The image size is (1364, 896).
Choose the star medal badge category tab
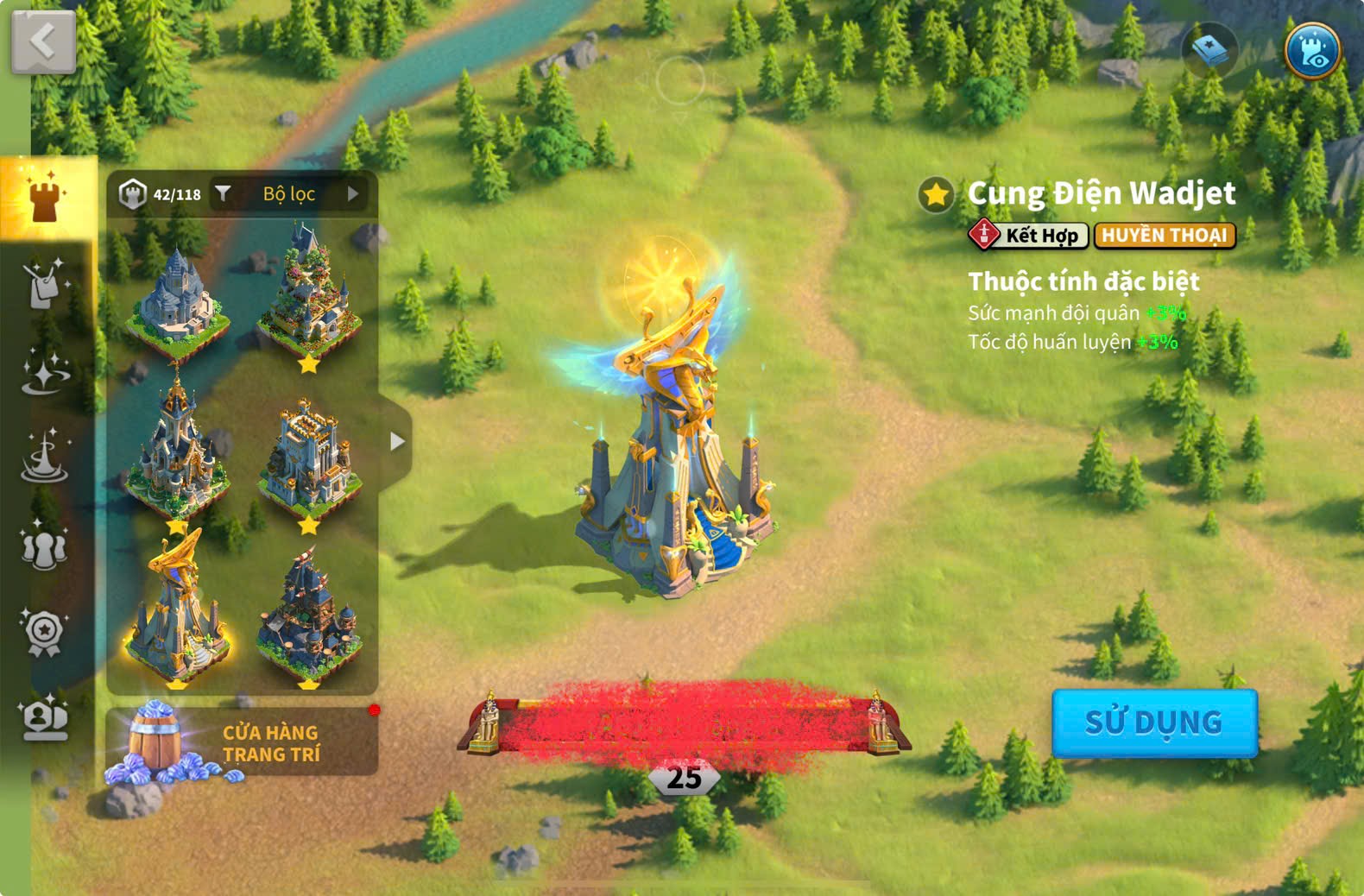(45, 633)
